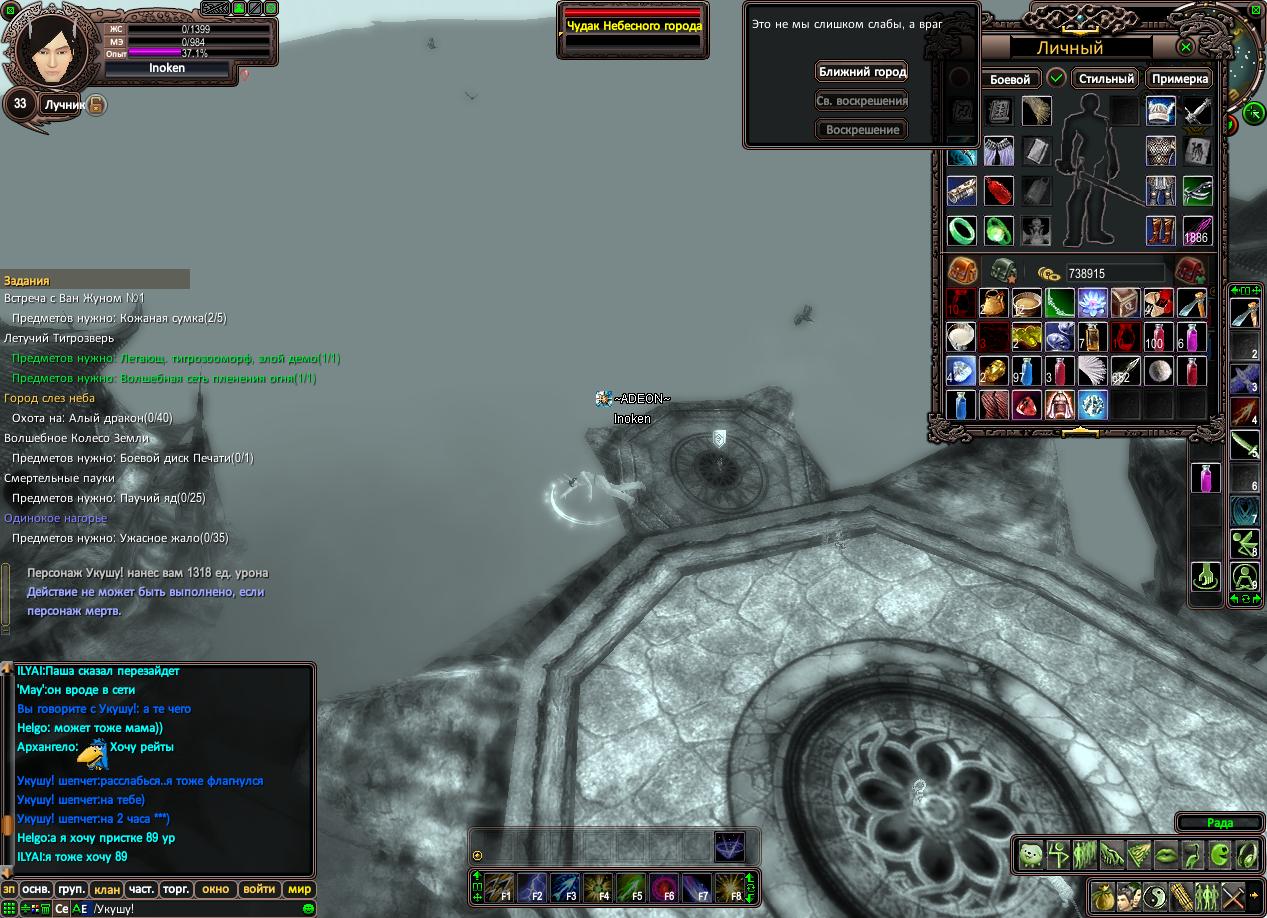This screenshot has width=1267, height=918.
Task: Open the yin-yang menu icon
Action: [x=1155, y=895]
